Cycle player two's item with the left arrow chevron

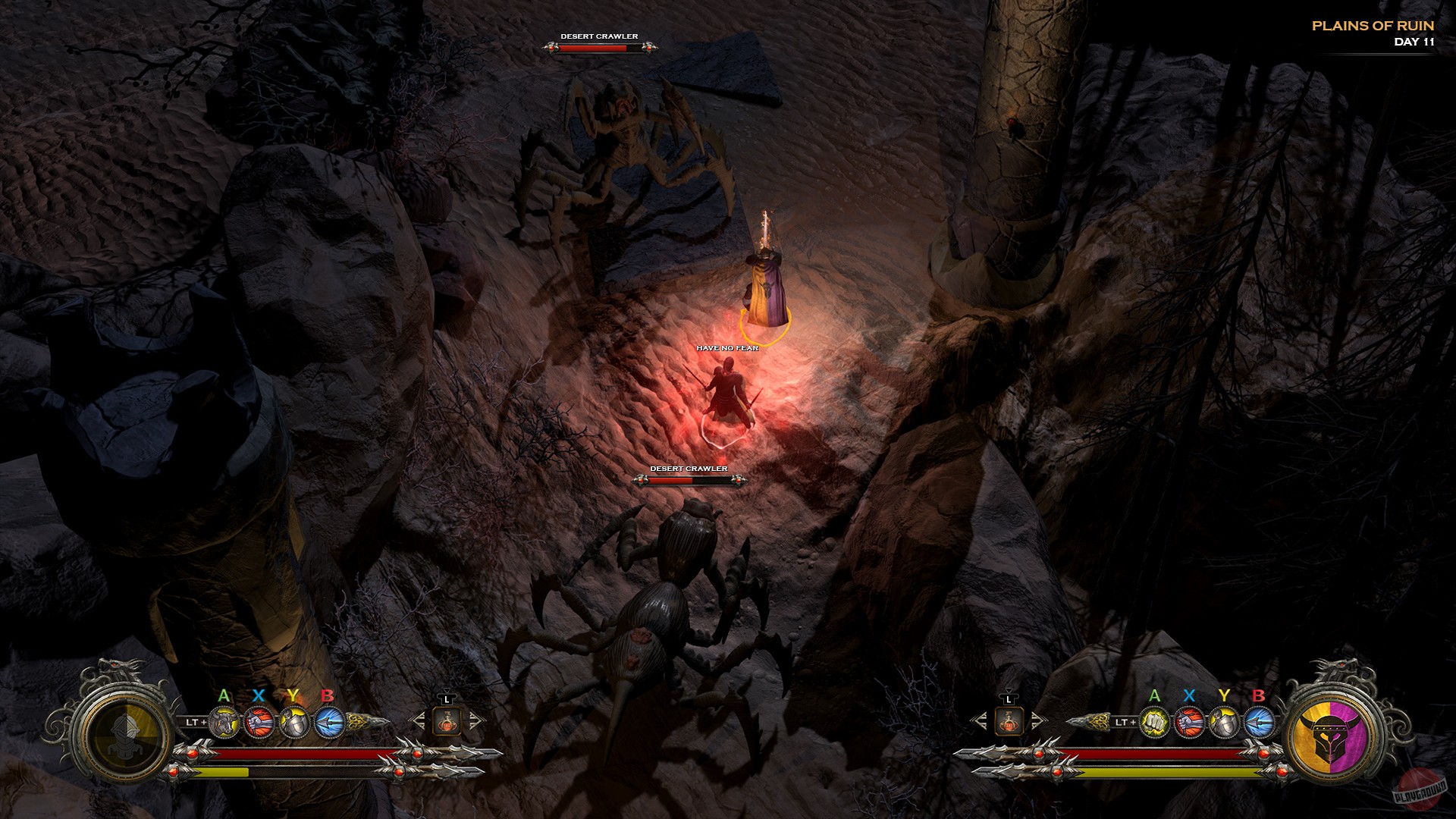(x=984, y=720)
